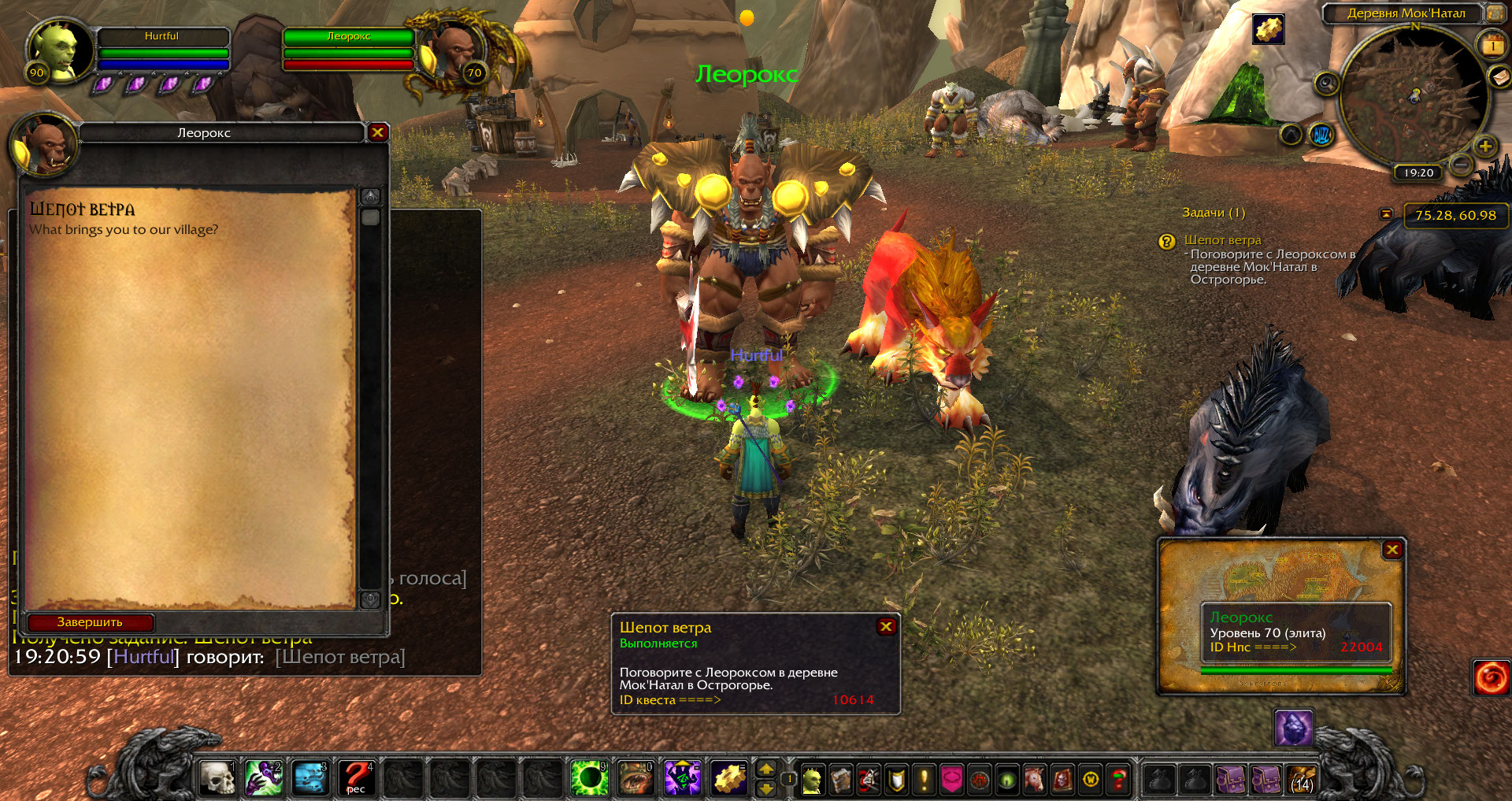Viewport: 1512px width, 801px height.
Task: Zoom out the minimap with minus button
Action: 1461,165
